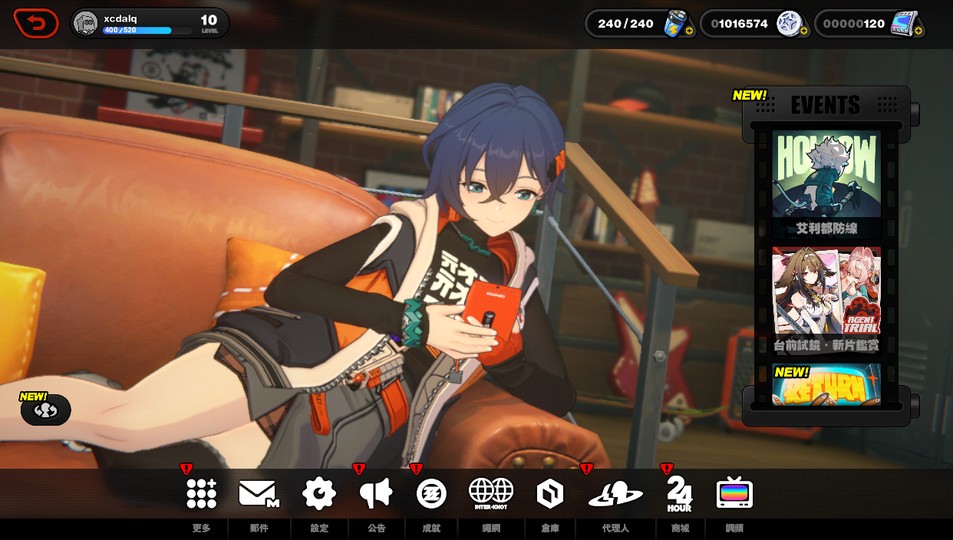Open the Signal Search (調頻) TV icon
Viewport: 953px width, 540px height.
[x=735, y=493]
